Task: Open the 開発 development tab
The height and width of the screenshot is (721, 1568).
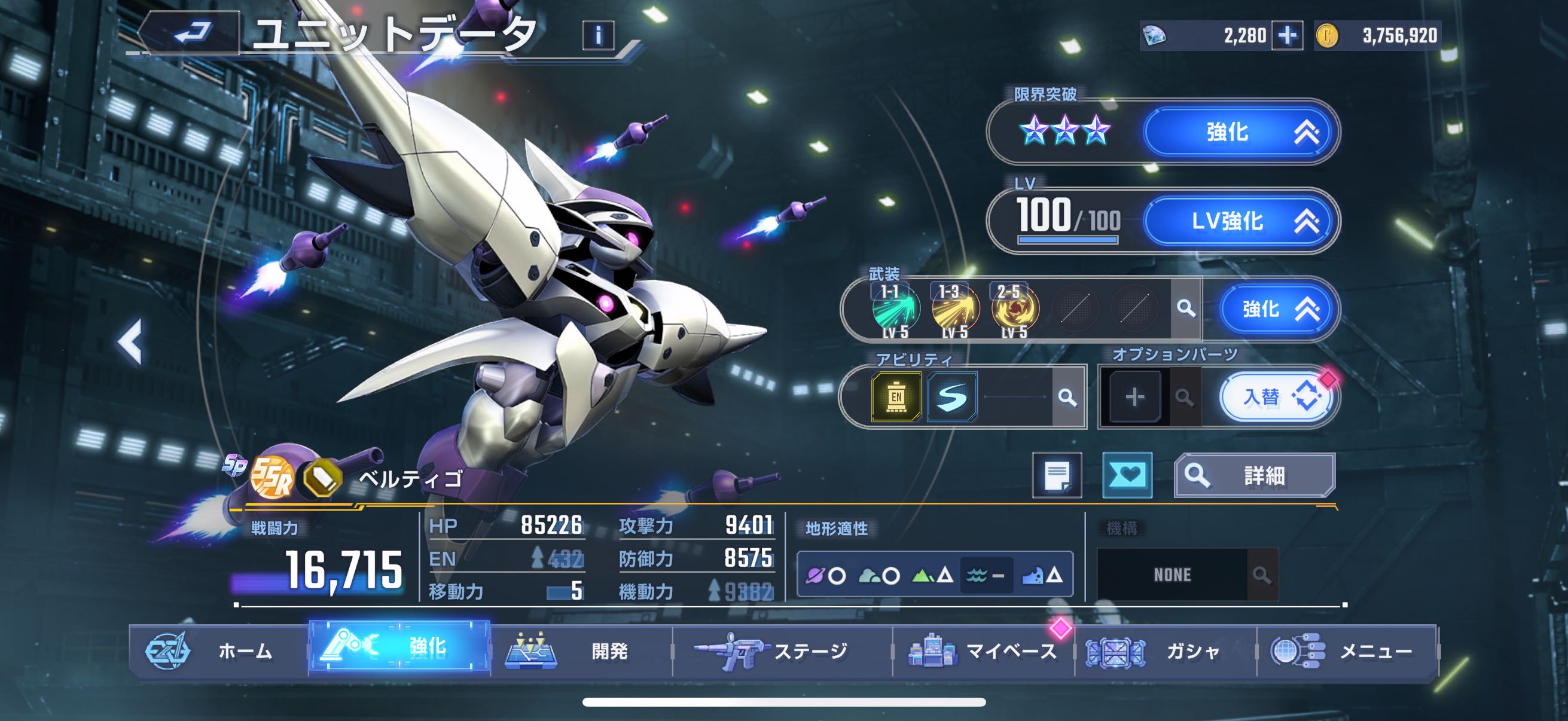Action: 581,651
